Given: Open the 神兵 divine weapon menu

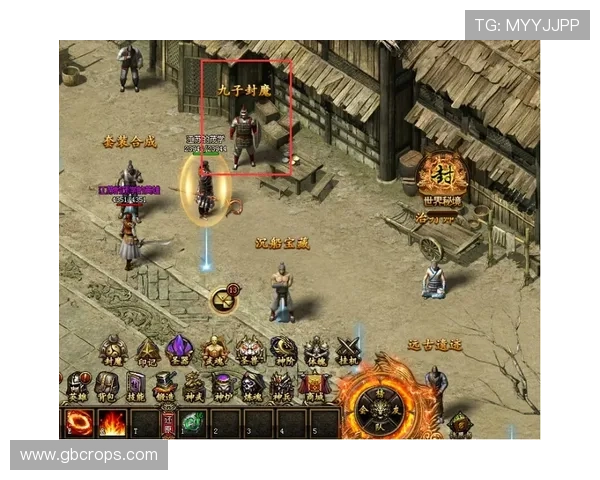Looking at the screenshot, I should point(282,385).
